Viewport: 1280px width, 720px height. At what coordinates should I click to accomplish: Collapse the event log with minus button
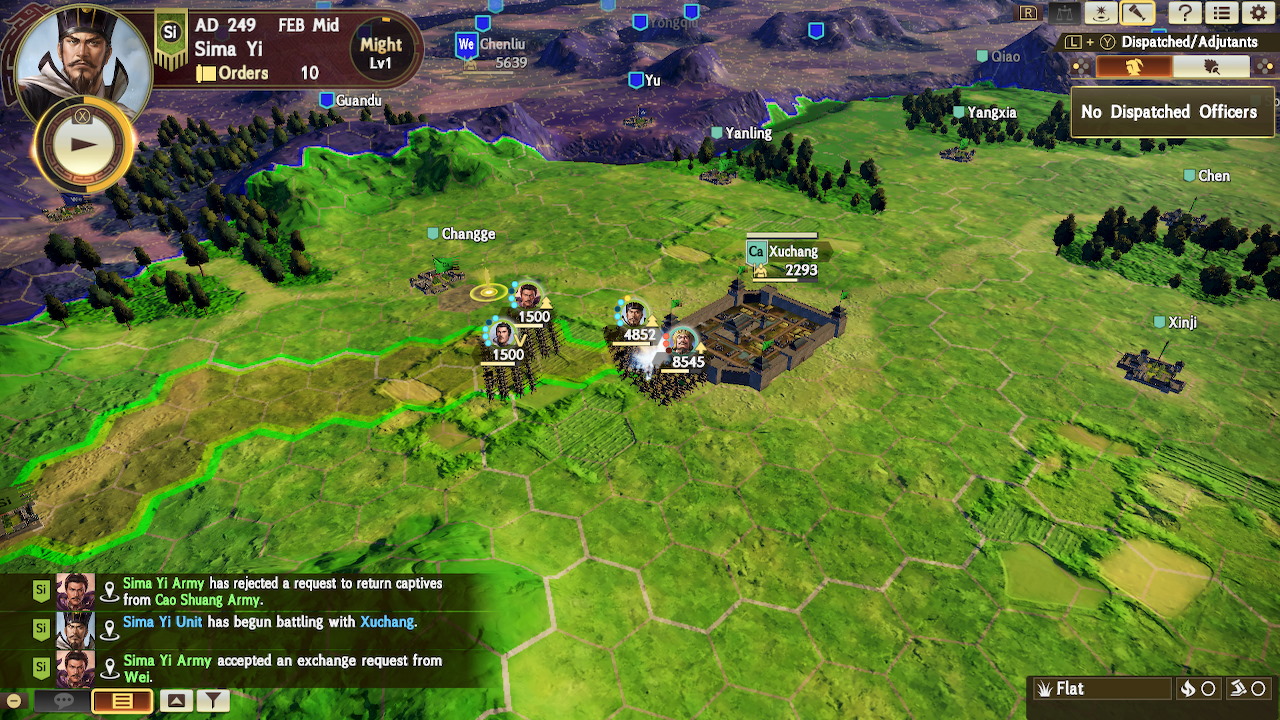click(x=13, y=700)
